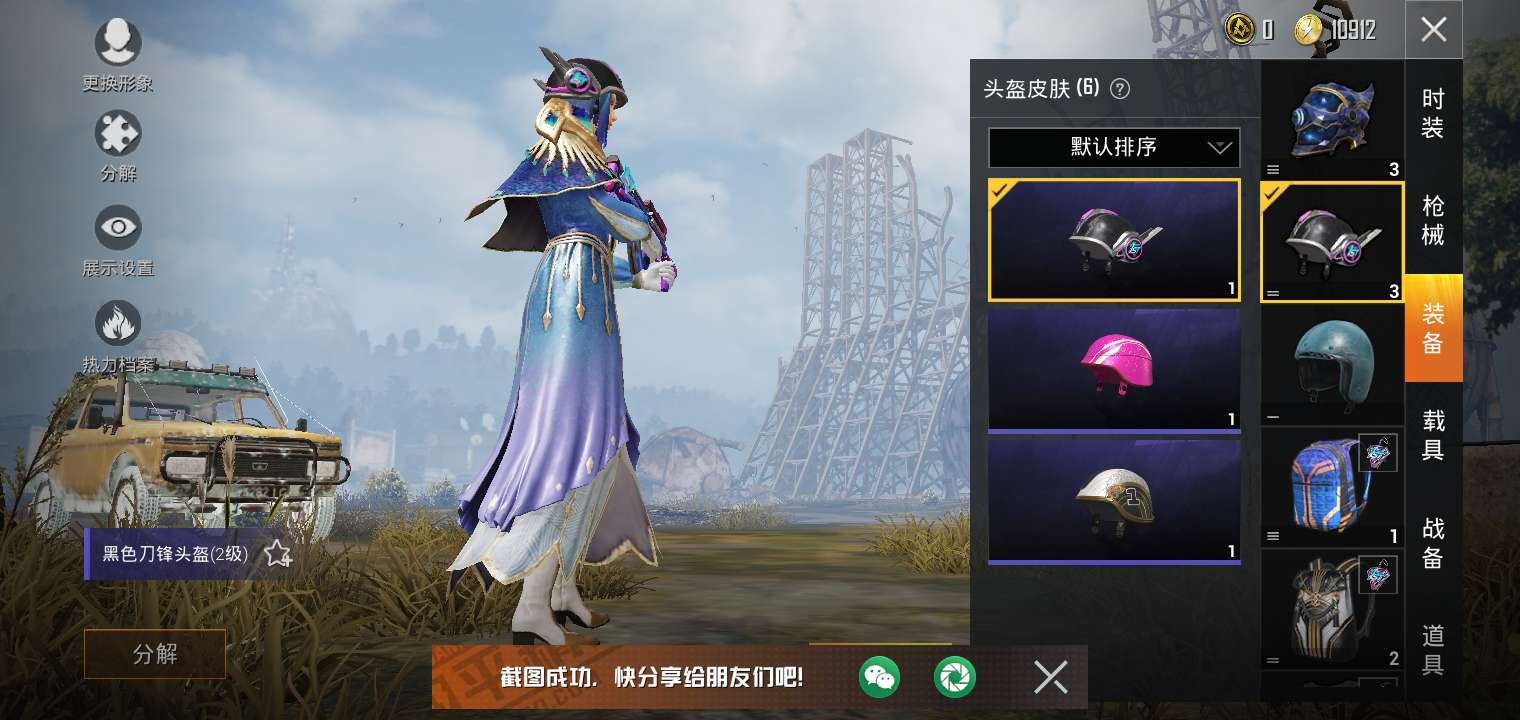
Task: Show help for 头盔皮肤 question mark
Action: tap(1120, 89)
